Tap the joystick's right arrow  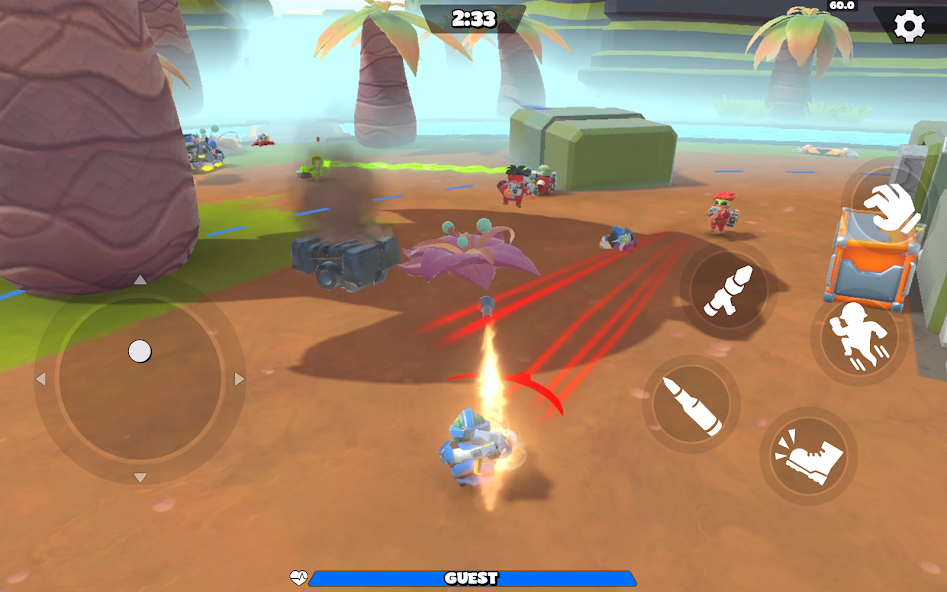coord(239,379)
